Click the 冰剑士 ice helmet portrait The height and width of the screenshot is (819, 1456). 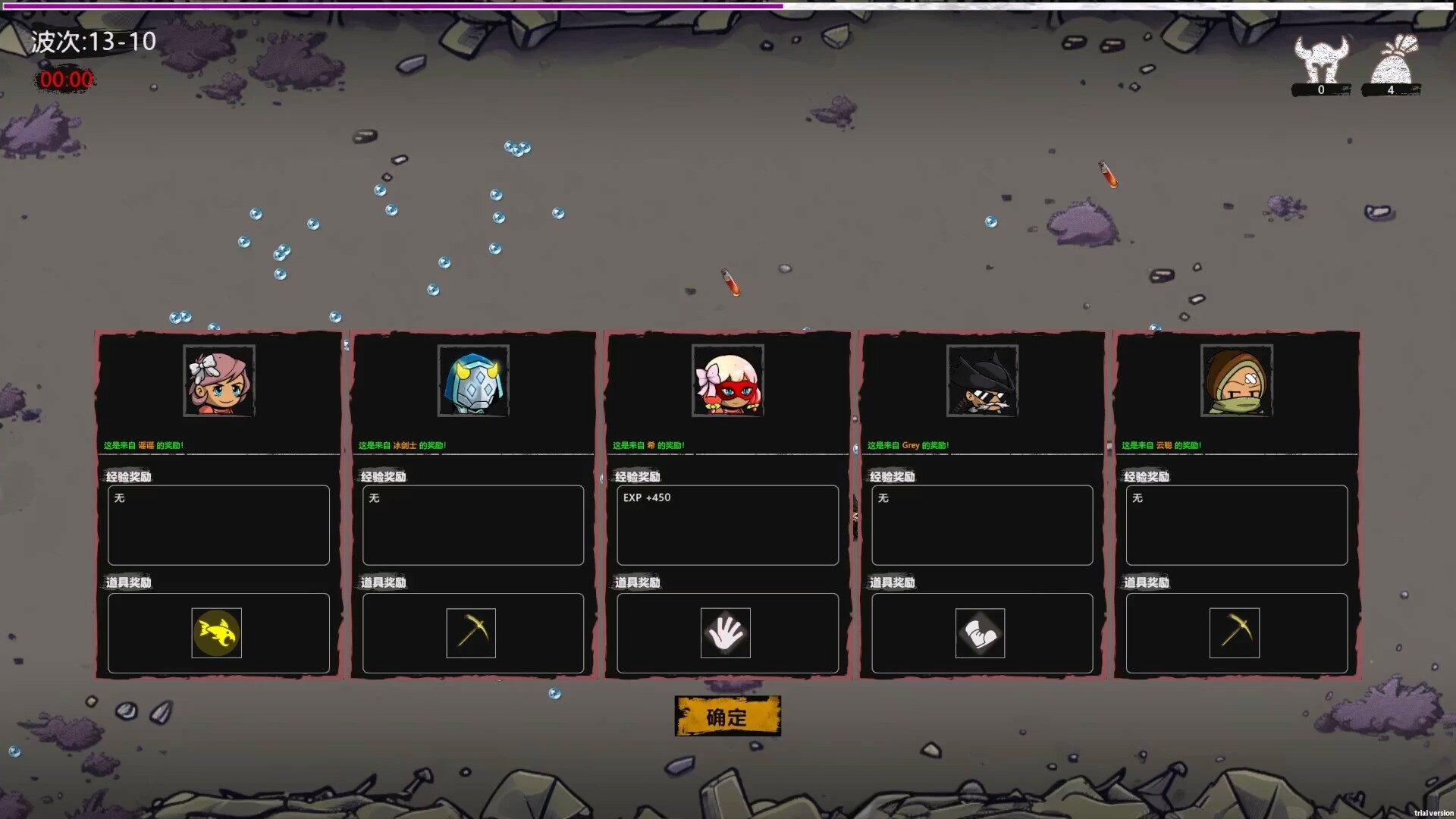(472, 381)
